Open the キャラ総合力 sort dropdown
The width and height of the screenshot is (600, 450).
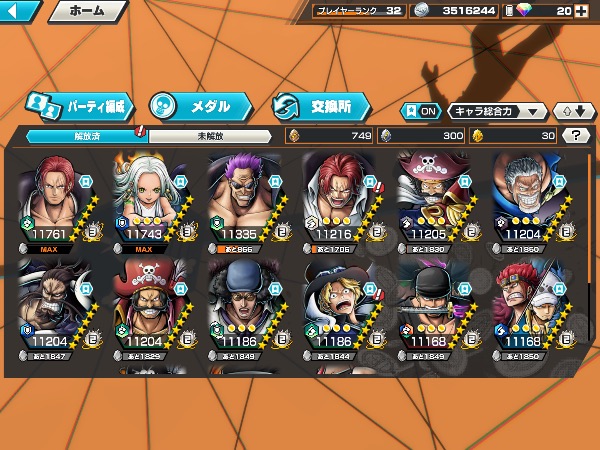click(497, 112)
